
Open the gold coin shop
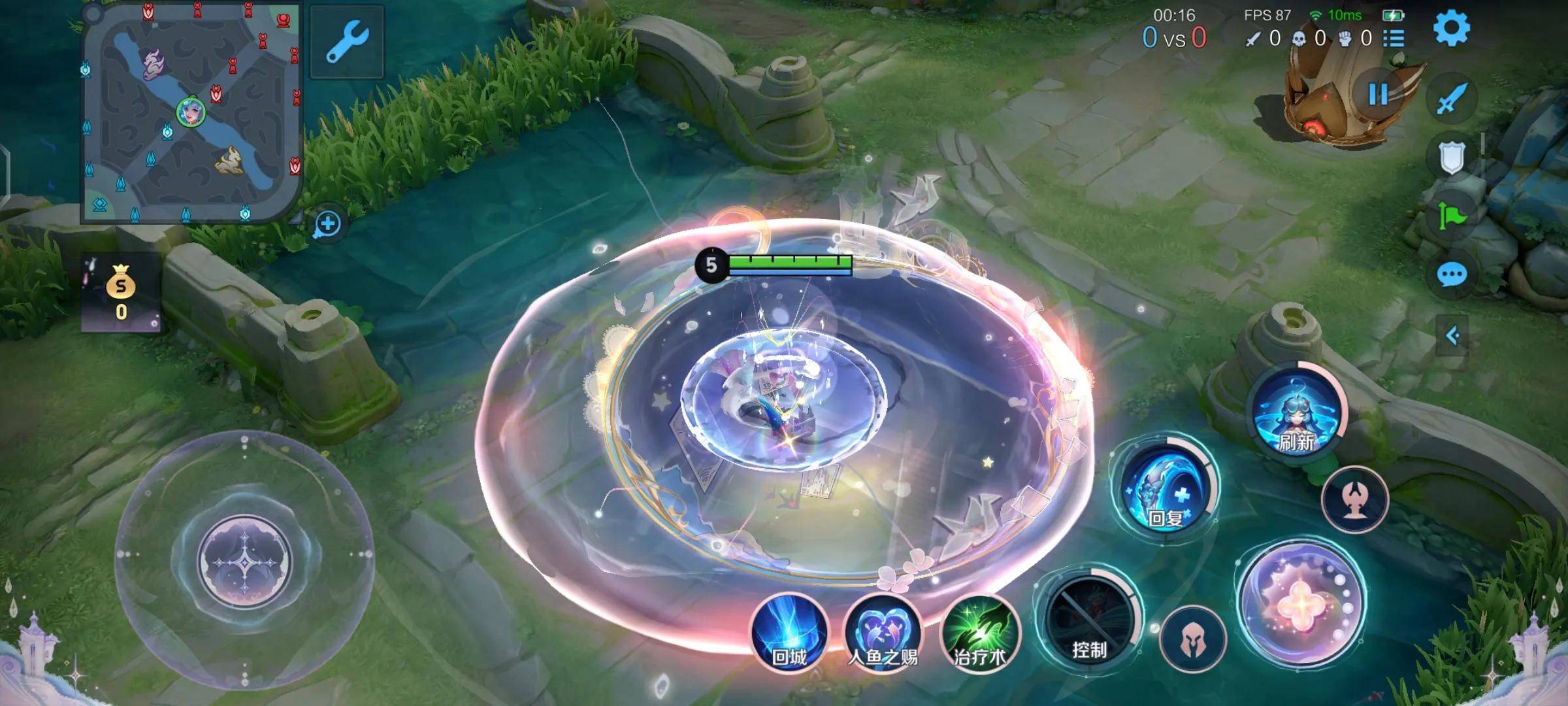121,293
